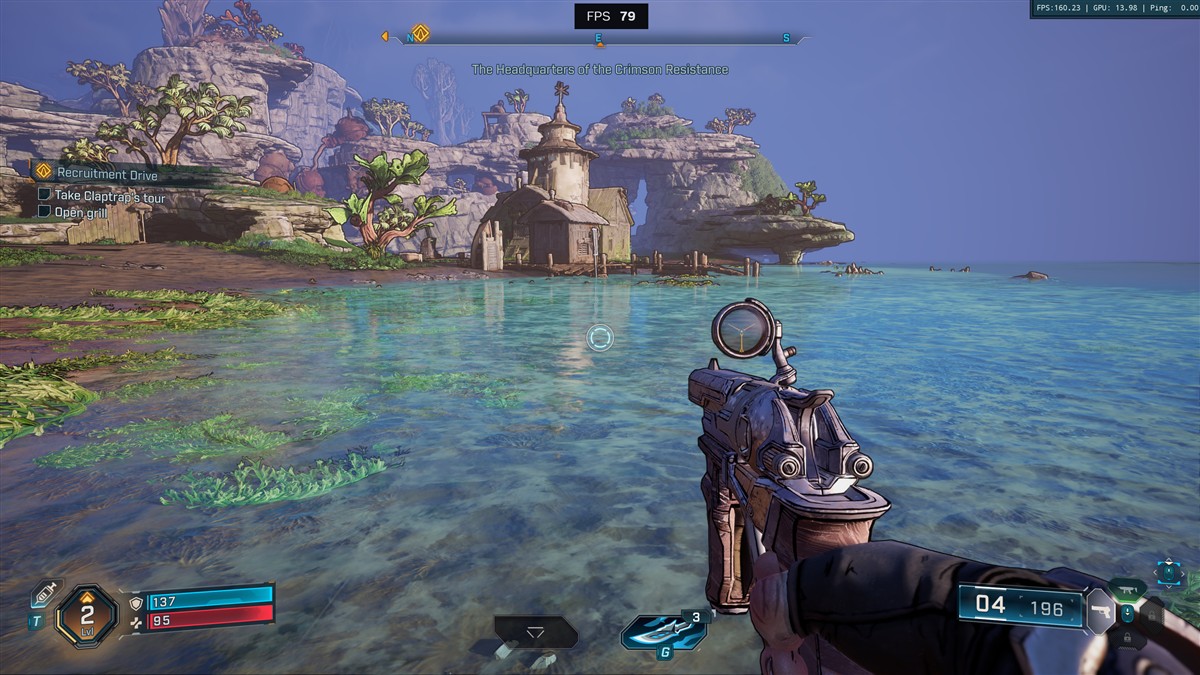Click the compass bar's orange quest marker
The width and height of the screenshot is (1200, 675).
[420, 34]
